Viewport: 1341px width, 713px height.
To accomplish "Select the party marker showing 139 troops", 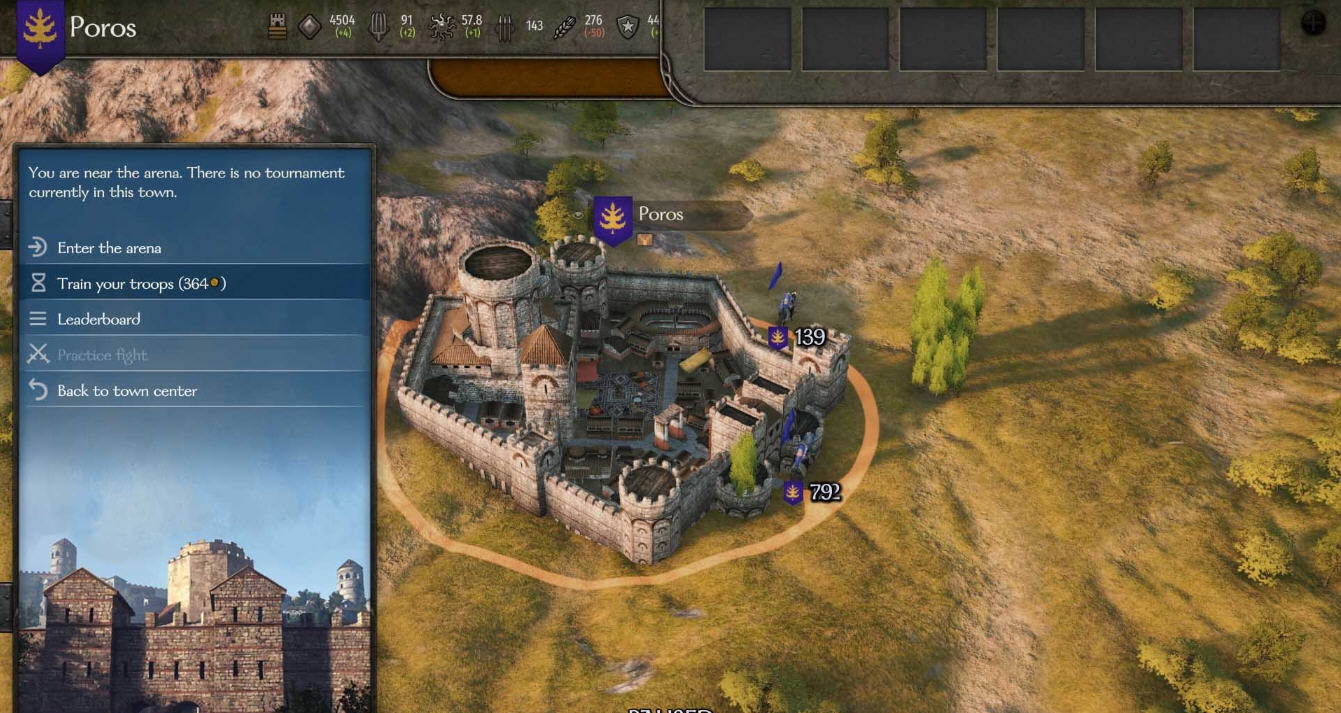I will (797, 337).
